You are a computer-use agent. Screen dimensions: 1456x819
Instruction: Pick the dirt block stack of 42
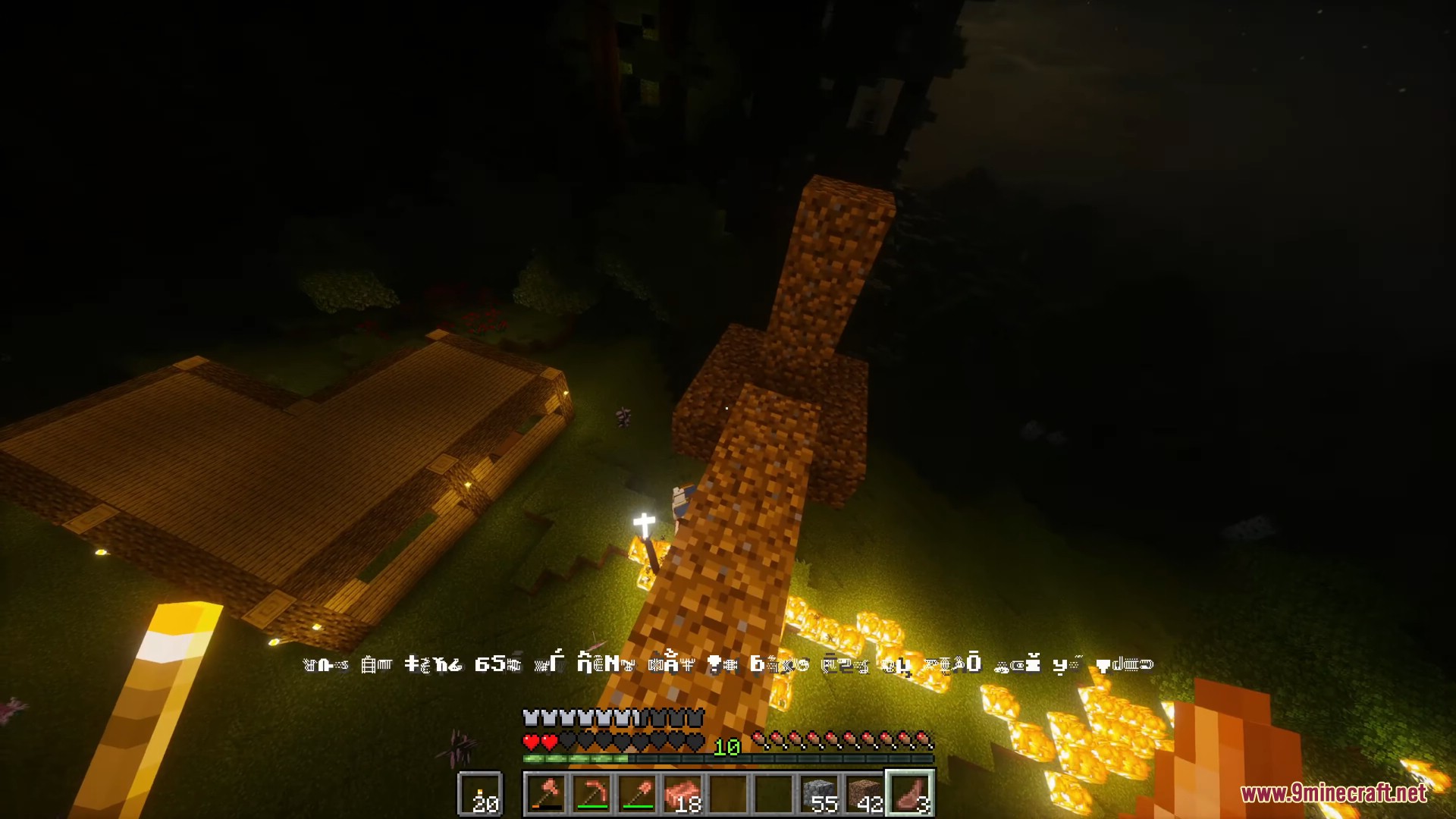point(865,794)
